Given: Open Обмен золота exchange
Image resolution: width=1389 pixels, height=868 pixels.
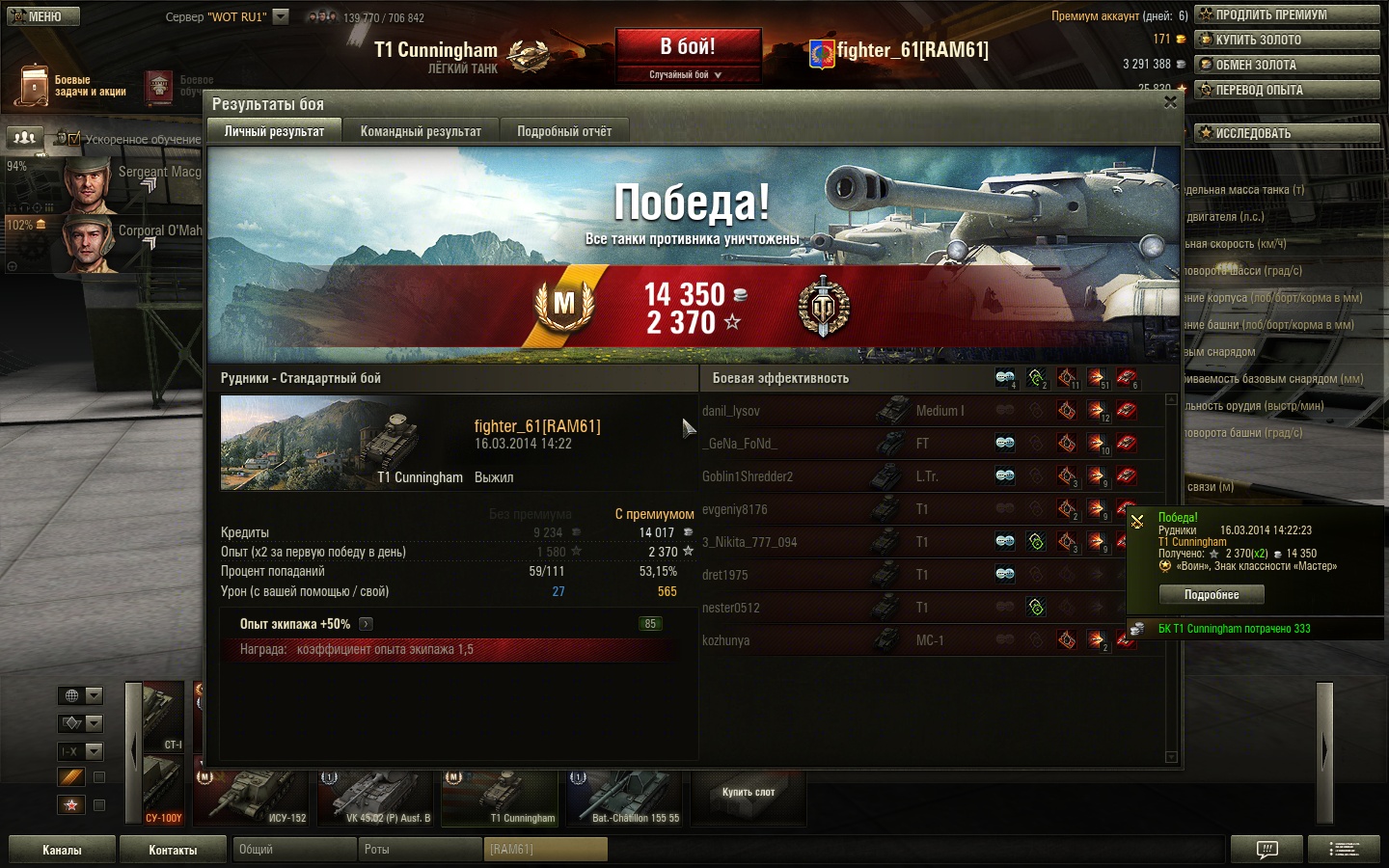Looking at the screenshot, I should [x=1287, y=65].
